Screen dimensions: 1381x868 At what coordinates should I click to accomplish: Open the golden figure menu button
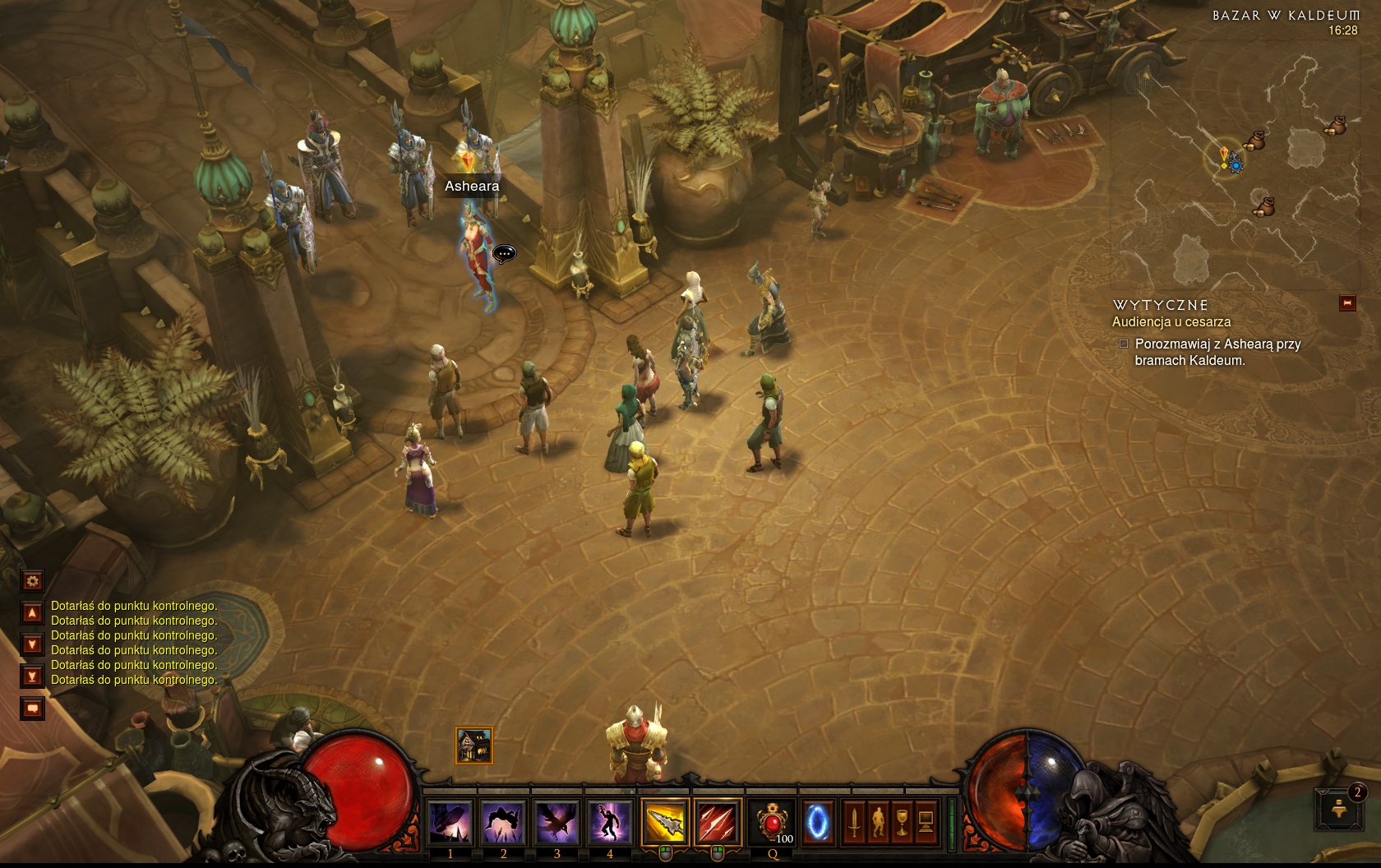point(878,821)
